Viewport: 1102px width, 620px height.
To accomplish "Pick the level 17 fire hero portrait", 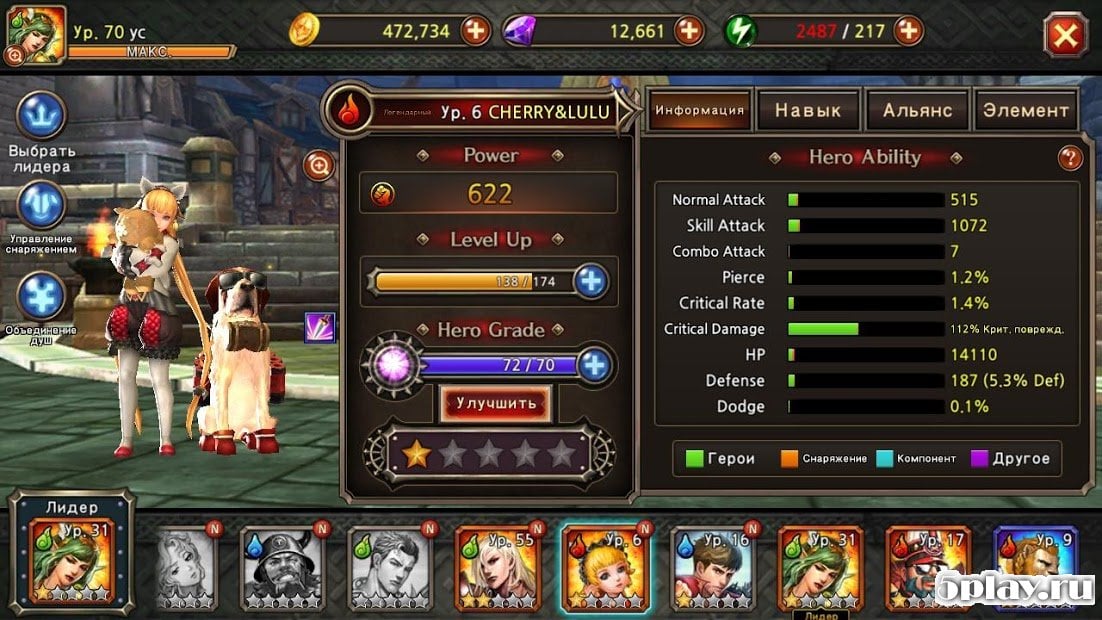I will [928, 566].
